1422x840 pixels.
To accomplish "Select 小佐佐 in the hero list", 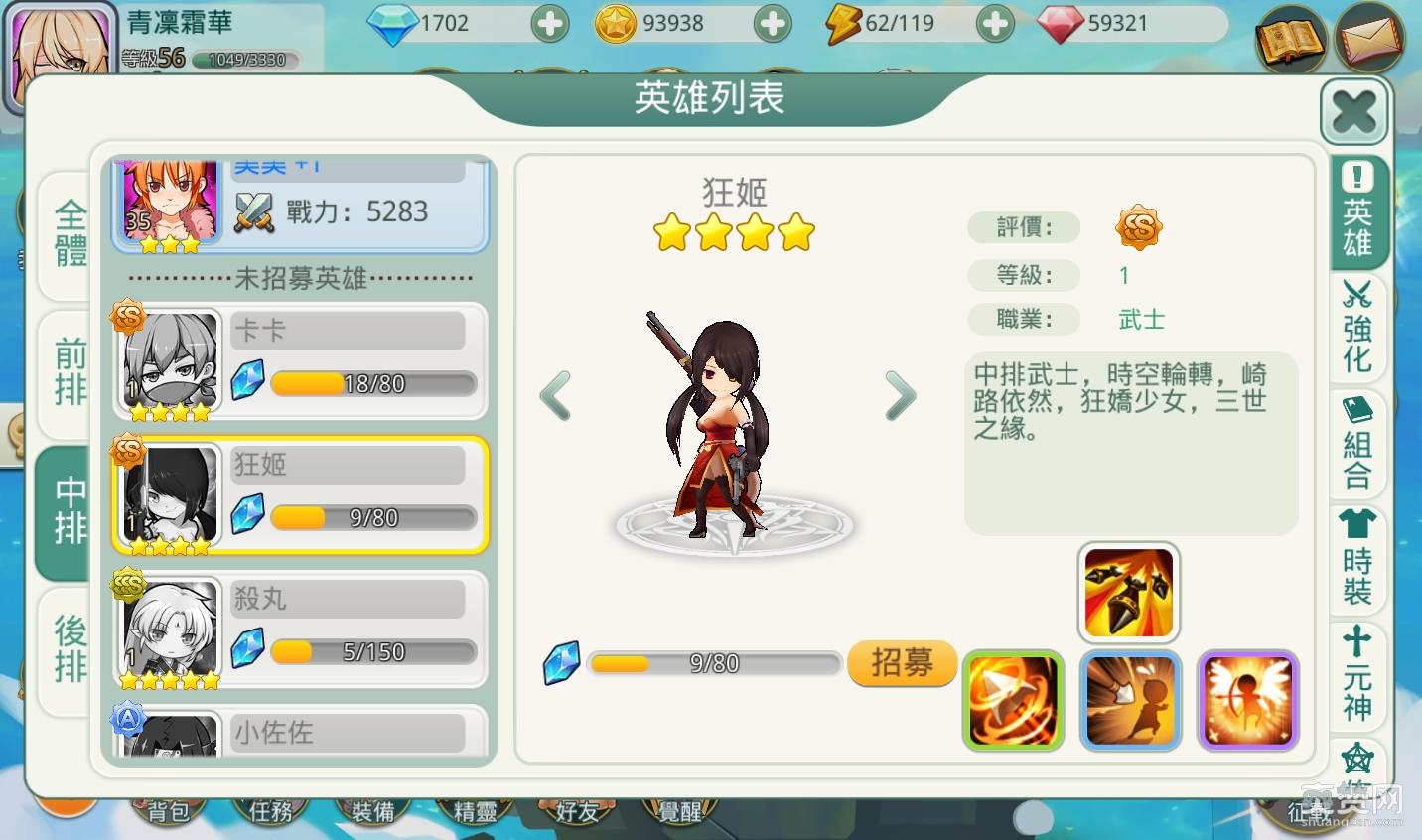I will coord(299,733).
